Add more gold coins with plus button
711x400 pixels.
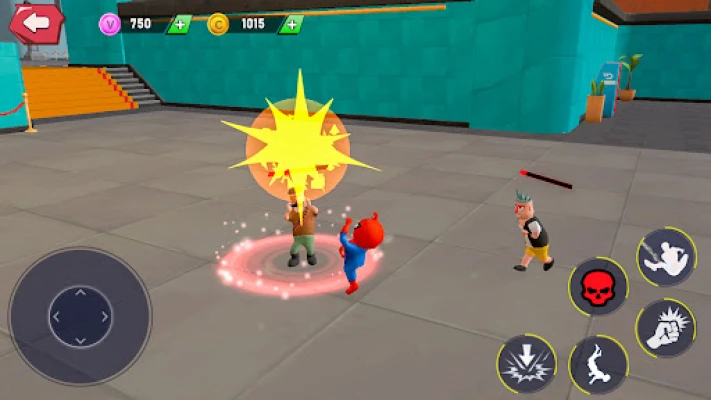tap(290, 24)
